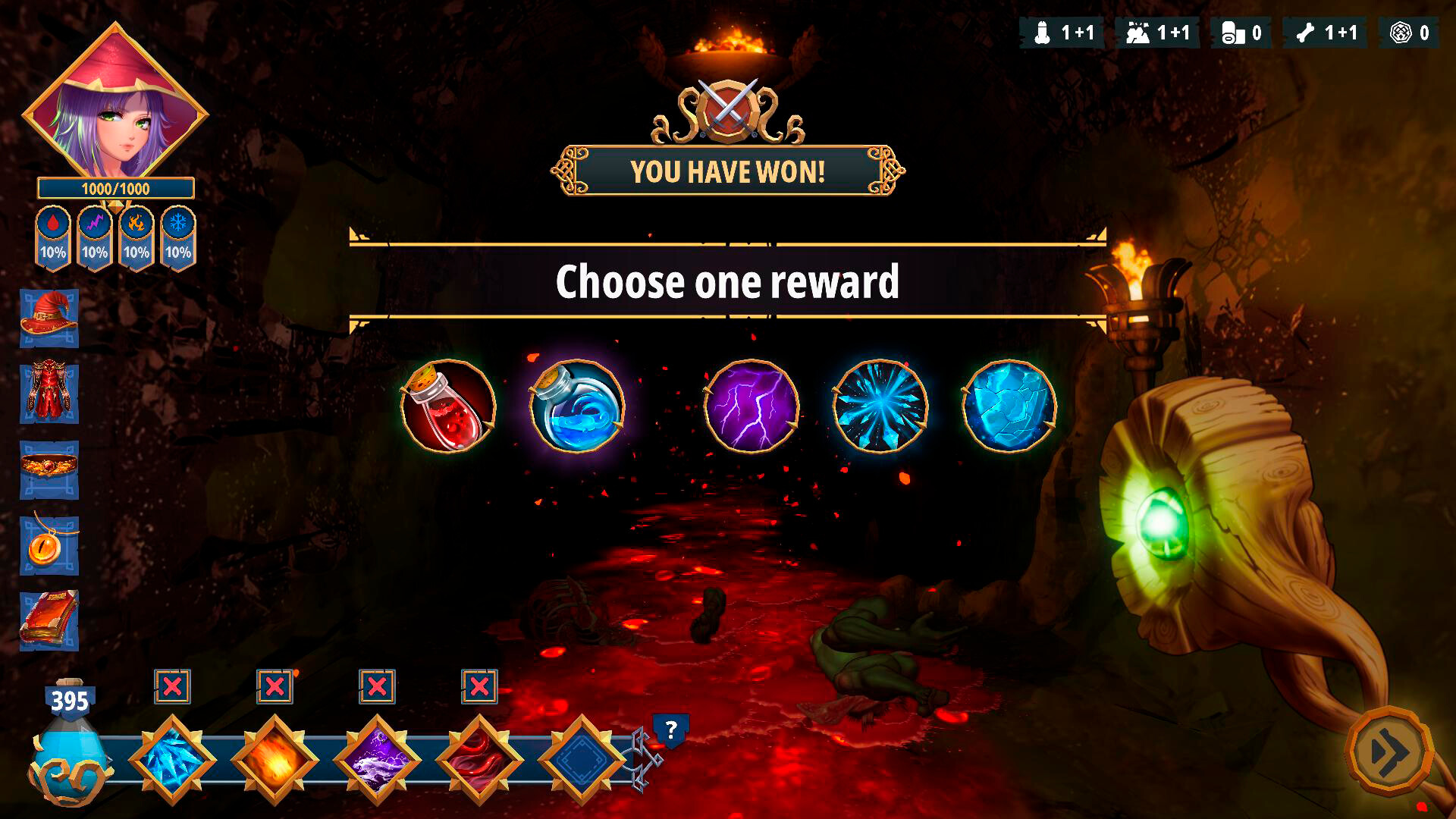Open the spell bar help with the ? button
The image size is (1456, 819).
tap(670, 730)
